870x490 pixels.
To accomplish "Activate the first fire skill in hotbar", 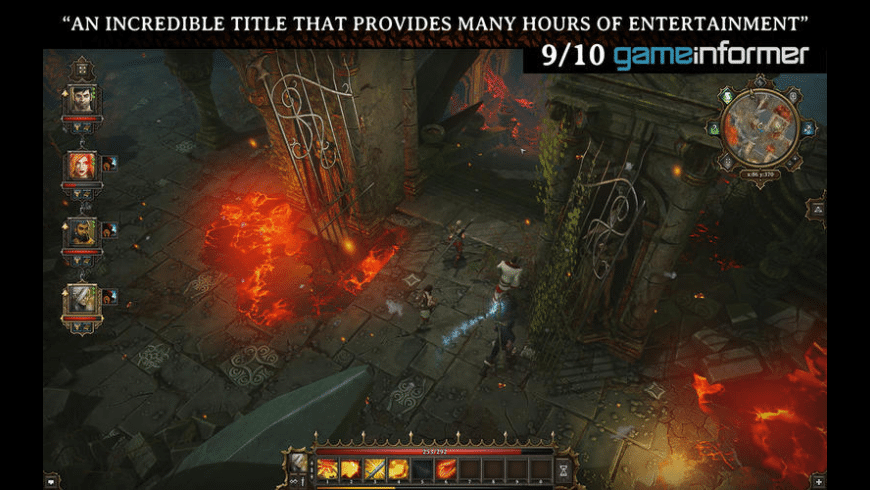I will 327,468.
